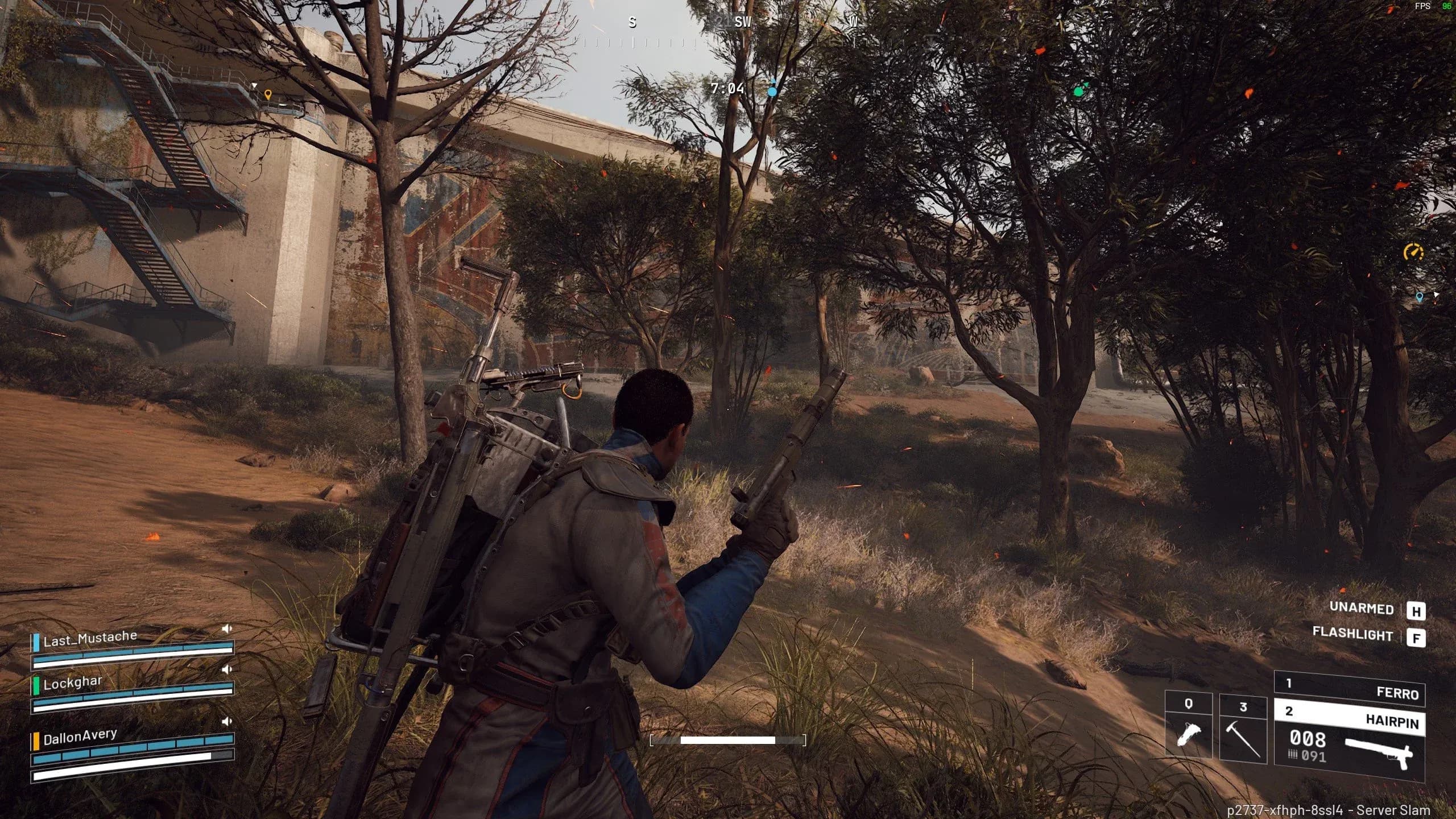Mute Lockghar's voice speaker
This screenshot has width=1456, height=819.
click(x=227, y=669)
